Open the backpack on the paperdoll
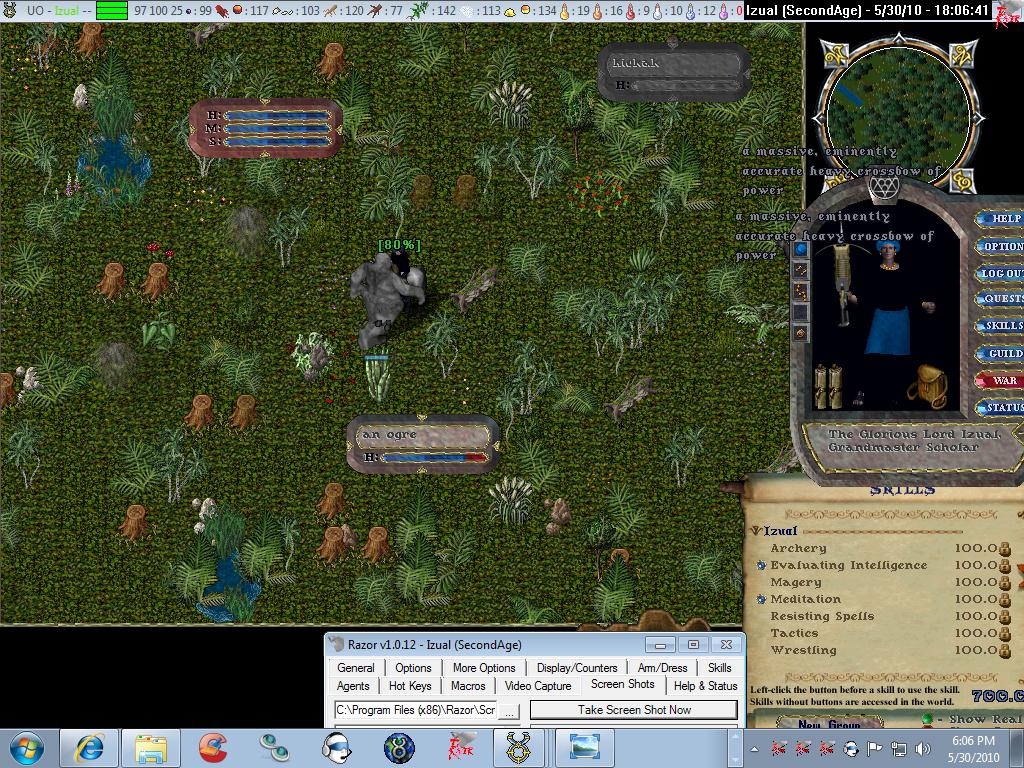The height and width of the screenshot is (768, 1024). coord(932,386)
